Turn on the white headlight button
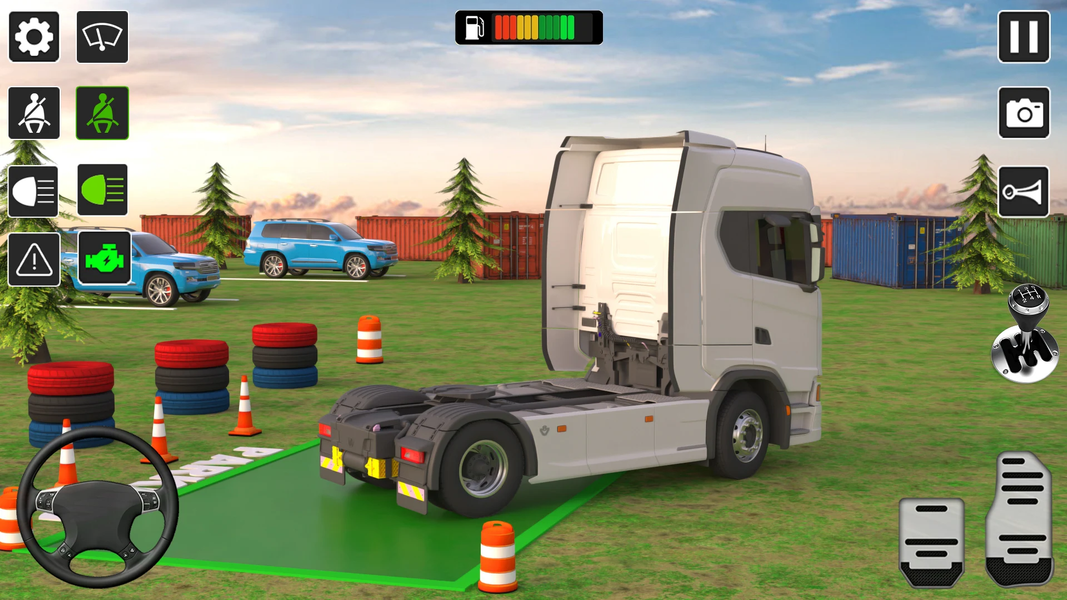The width and height of the screenshot is (1067, 600). [x=34, y=190]
